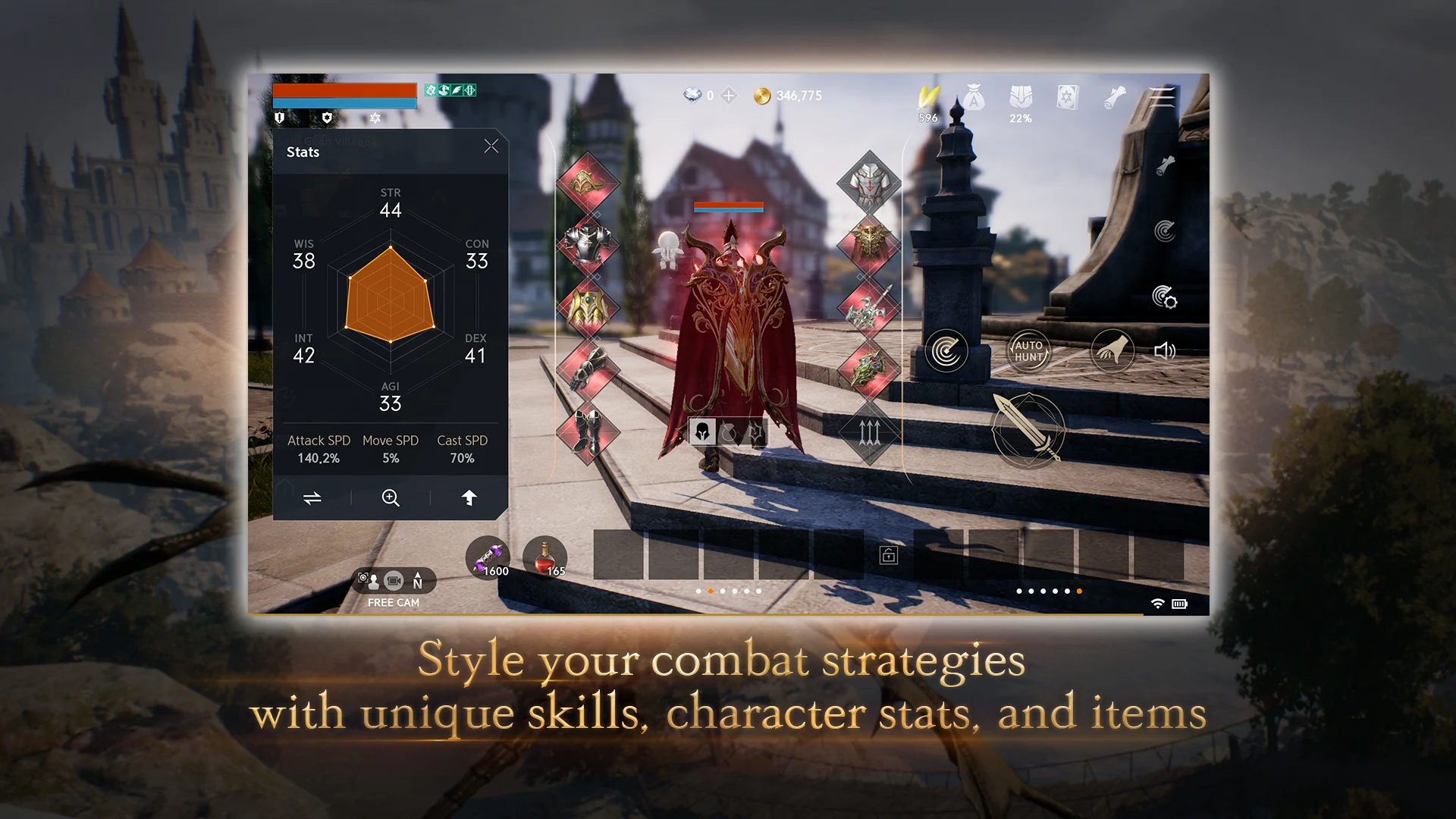Toggle Free Cam mode
The height and width of the screenshot is (819, 1456).
tap(393, 582)
